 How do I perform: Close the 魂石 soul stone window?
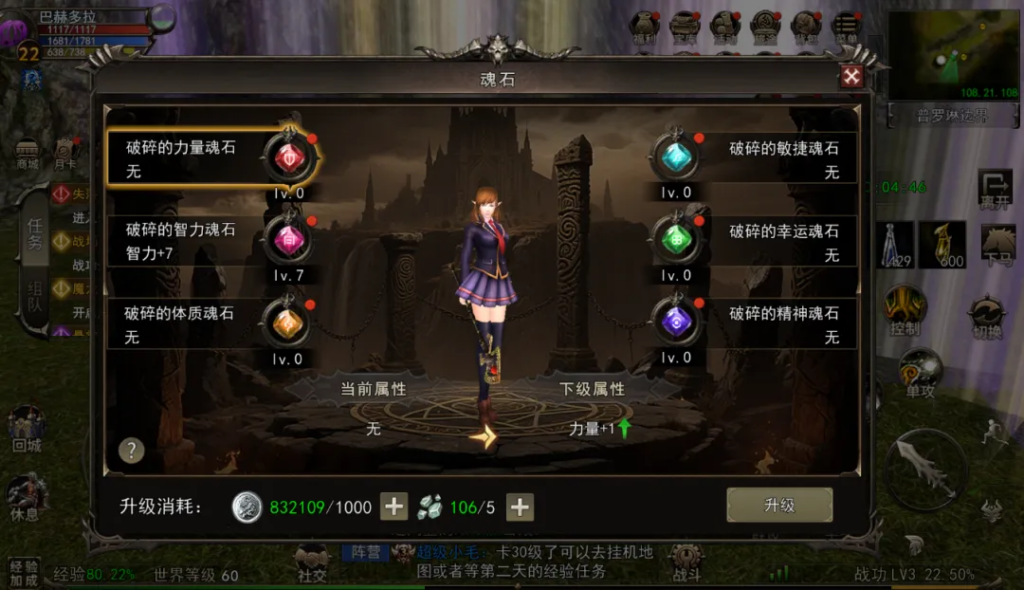[851, 77]
